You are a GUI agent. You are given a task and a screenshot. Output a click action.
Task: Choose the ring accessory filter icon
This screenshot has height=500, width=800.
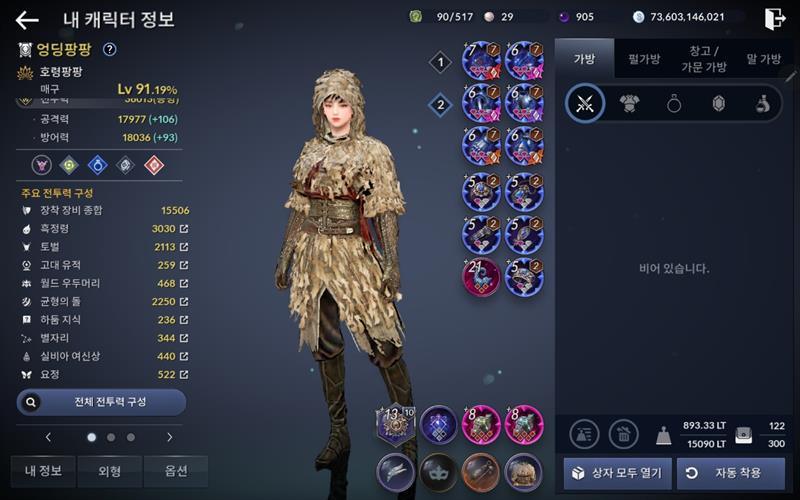click(674, 104)
